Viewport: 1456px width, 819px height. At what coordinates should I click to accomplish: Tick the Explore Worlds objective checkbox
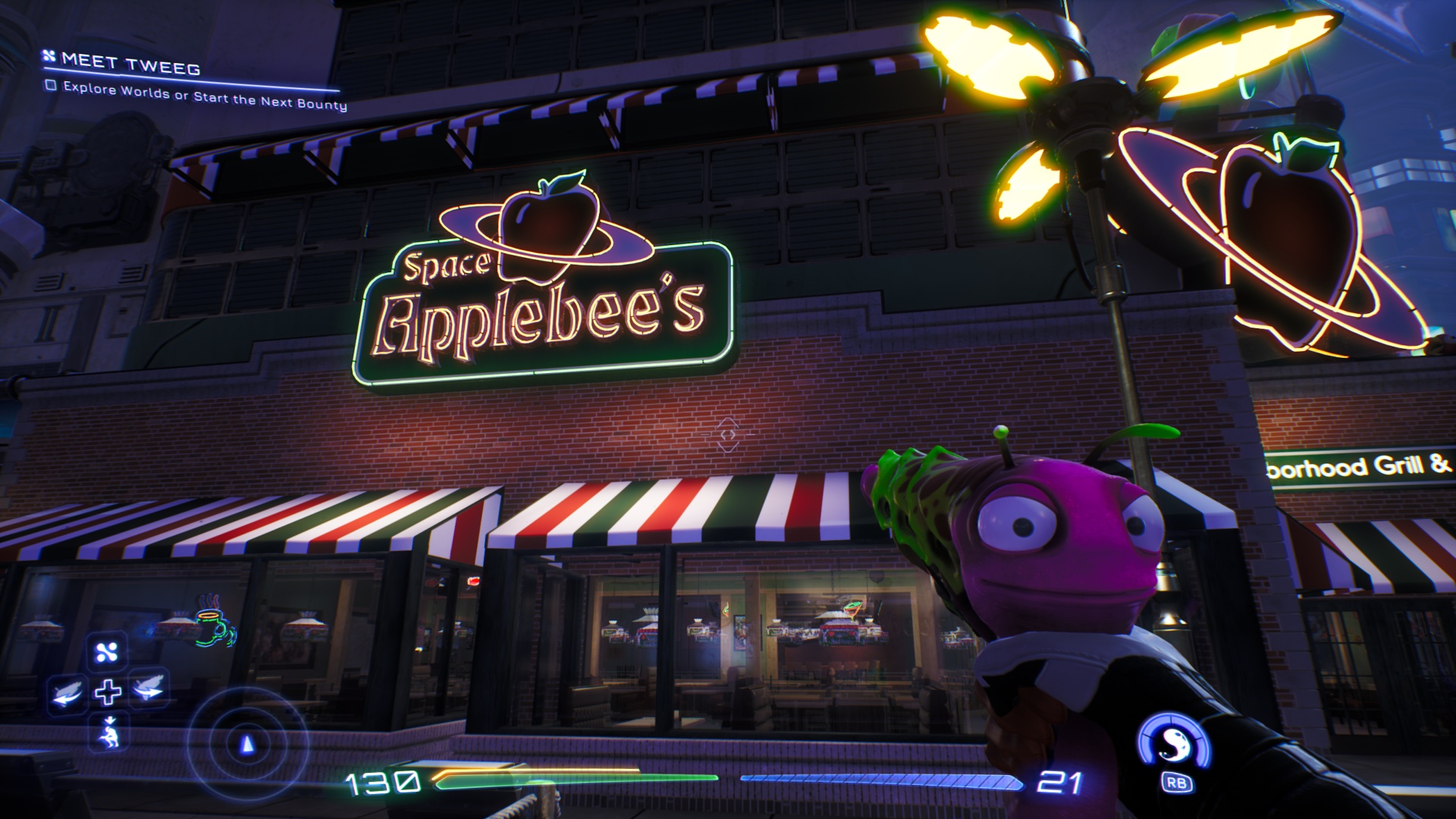click(51, 85)
